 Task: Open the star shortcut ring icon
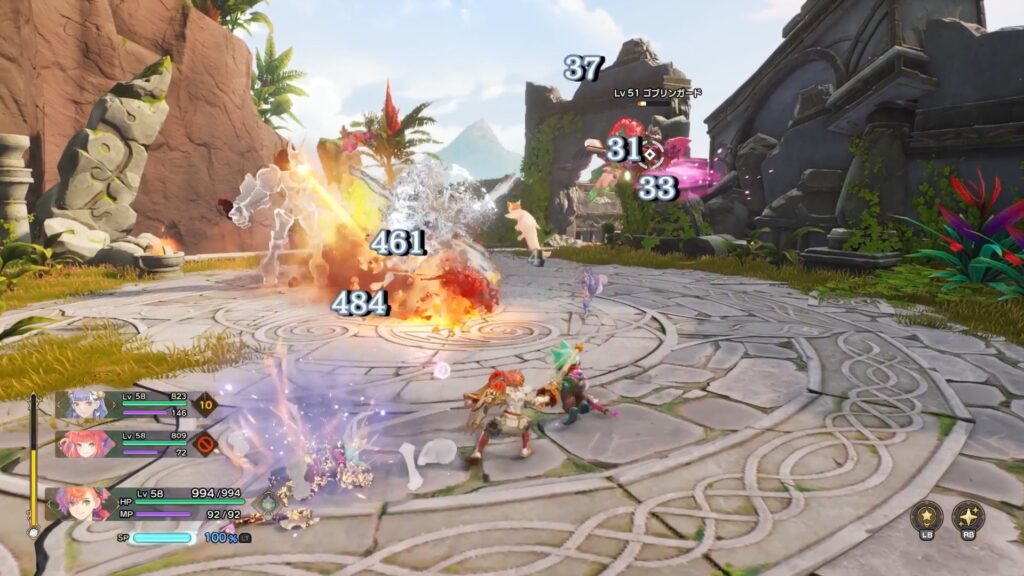pyautogui.click(x=927, y=516)
